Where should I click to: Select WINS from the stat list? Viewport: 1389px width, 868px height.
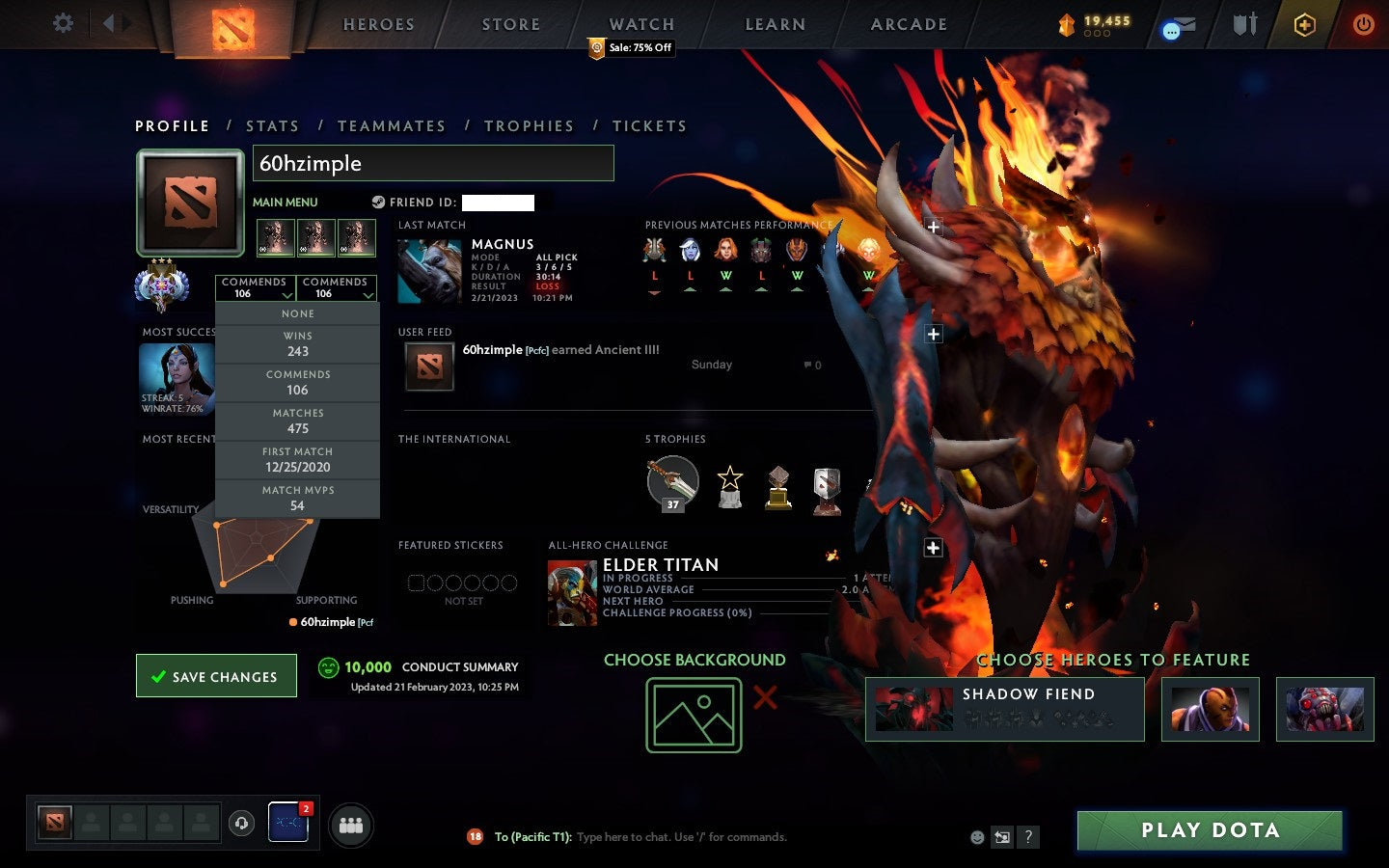tap(297, 343)
